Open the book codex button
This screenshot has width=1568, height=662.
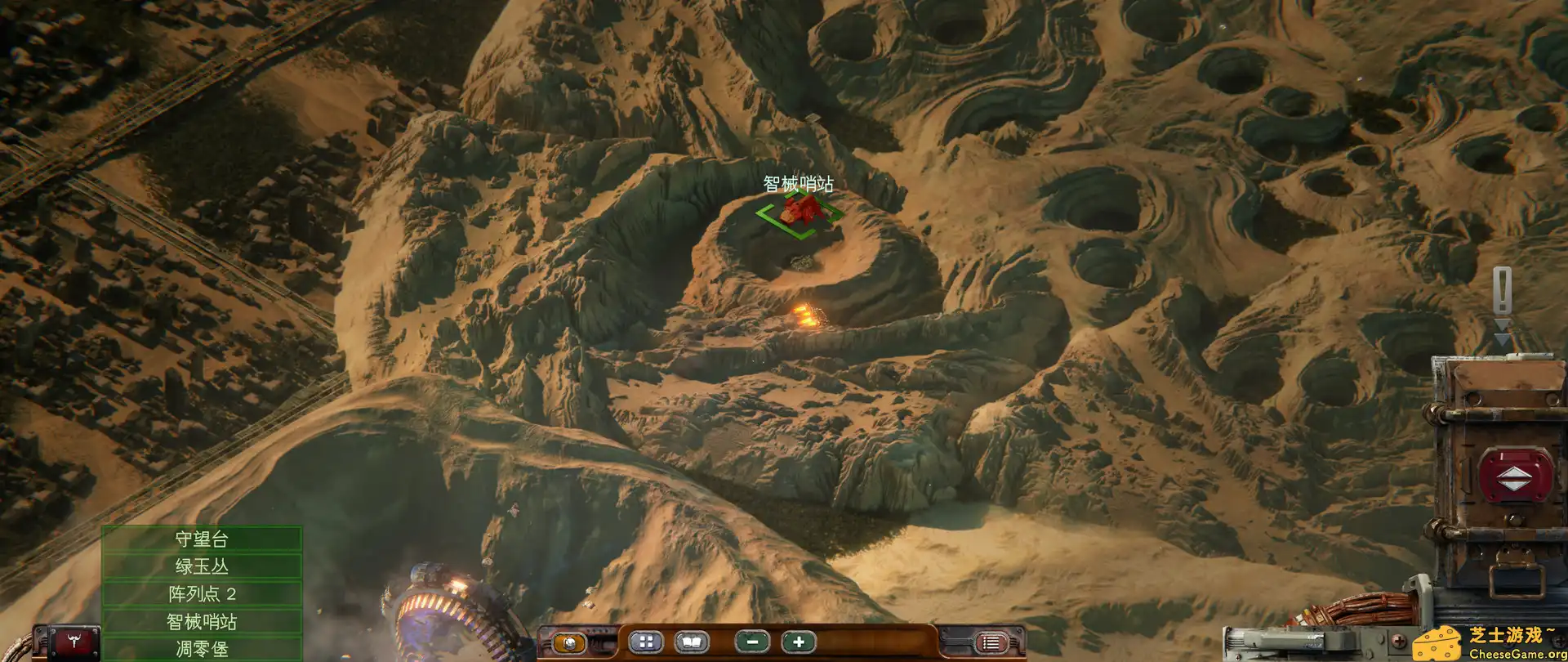click(691, 642)
